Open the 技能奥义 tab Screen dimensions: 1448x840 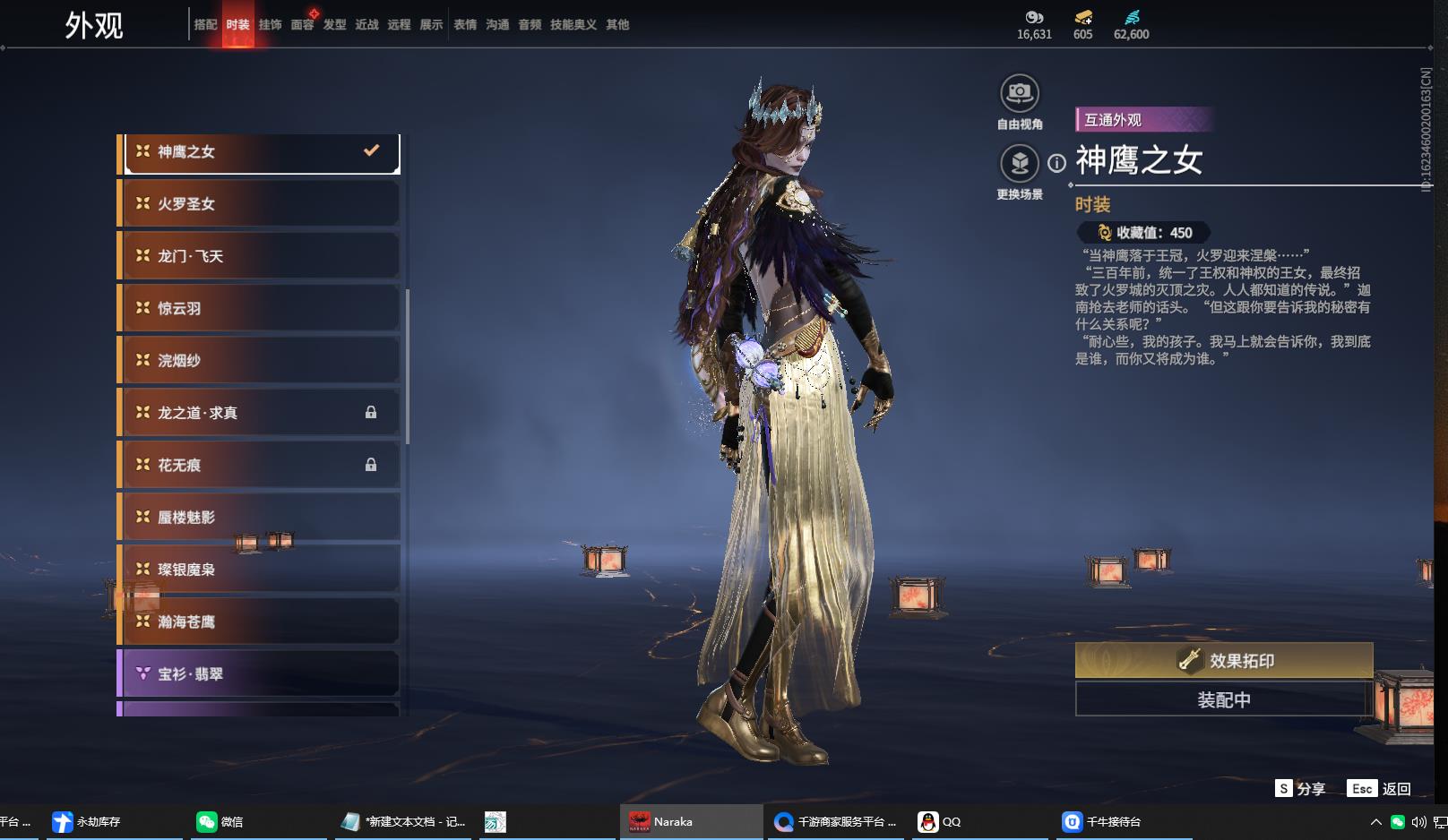click(573, 25)
